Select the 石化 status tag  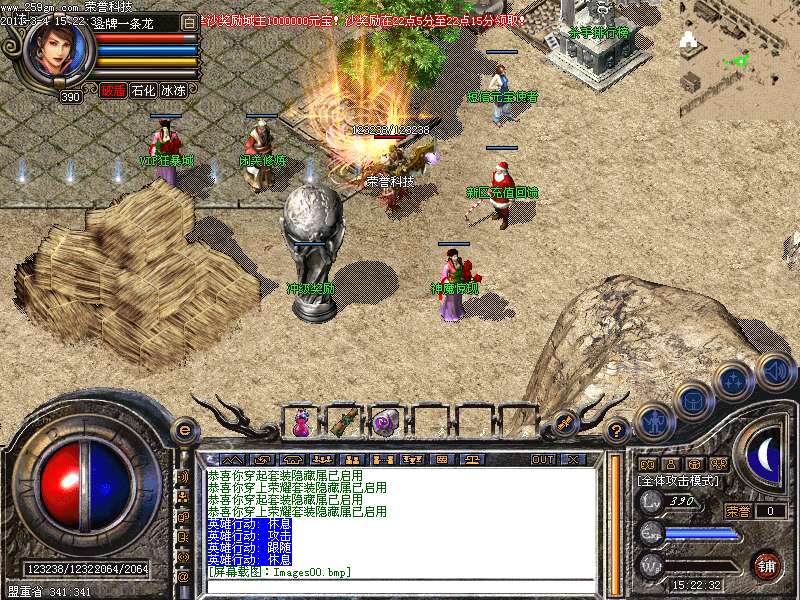[x=143, y=91]
